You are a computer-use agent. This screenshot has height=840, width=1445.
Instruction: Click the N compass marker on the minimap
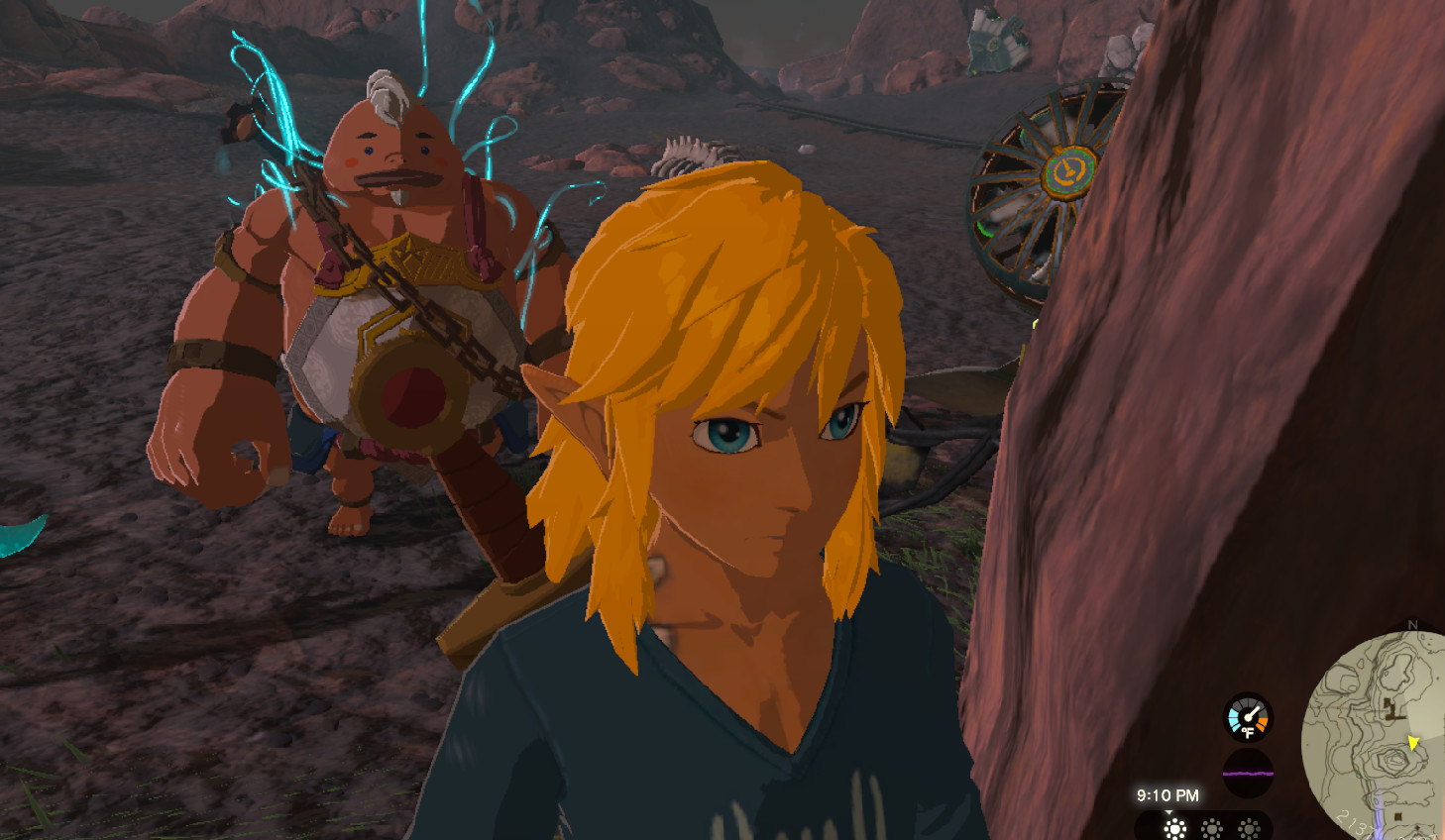pyautogui.click(x=1411, y=625)
